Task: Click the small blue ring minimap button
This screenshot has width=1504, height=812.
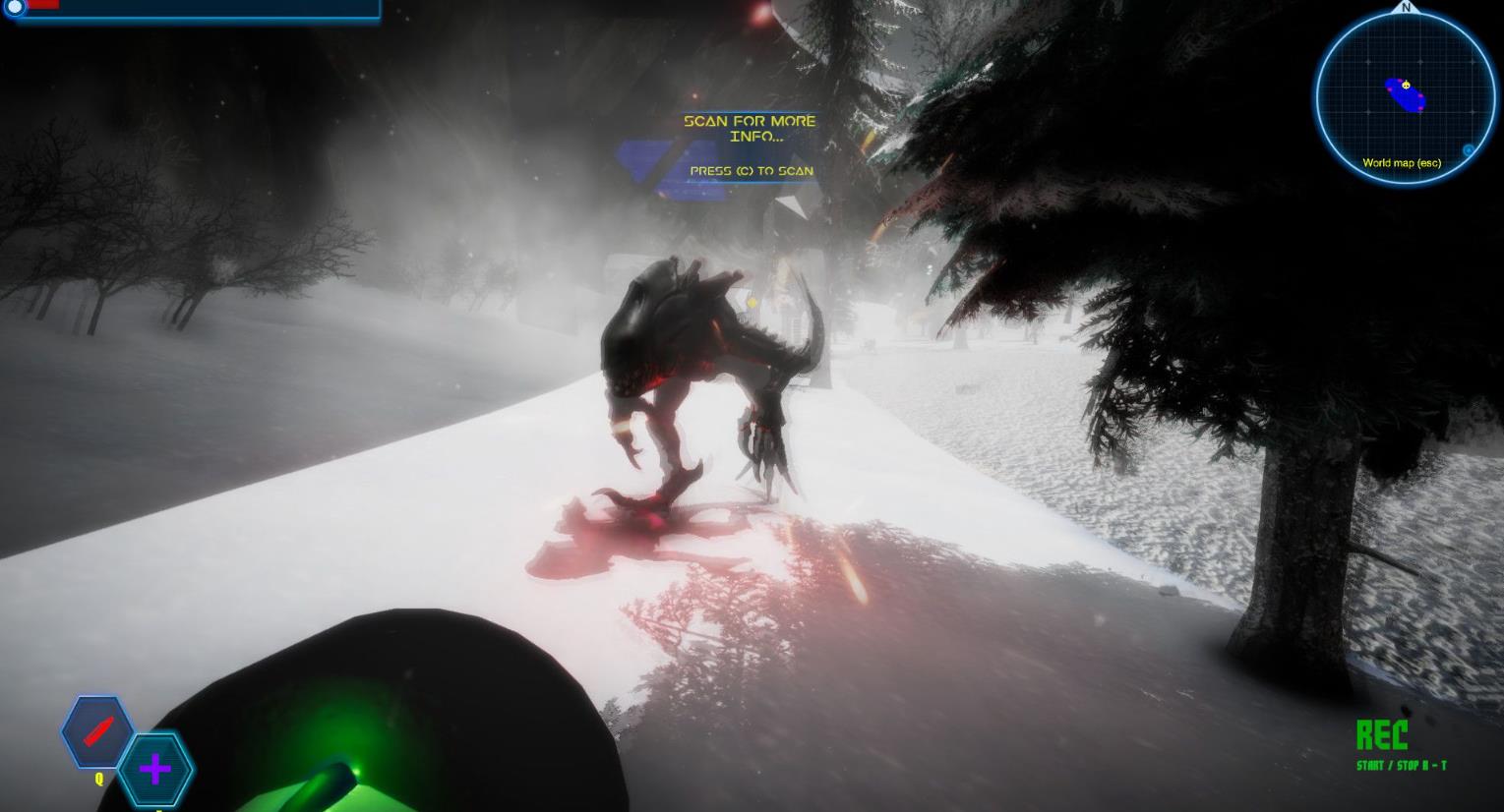Action: coord(1469,150)
